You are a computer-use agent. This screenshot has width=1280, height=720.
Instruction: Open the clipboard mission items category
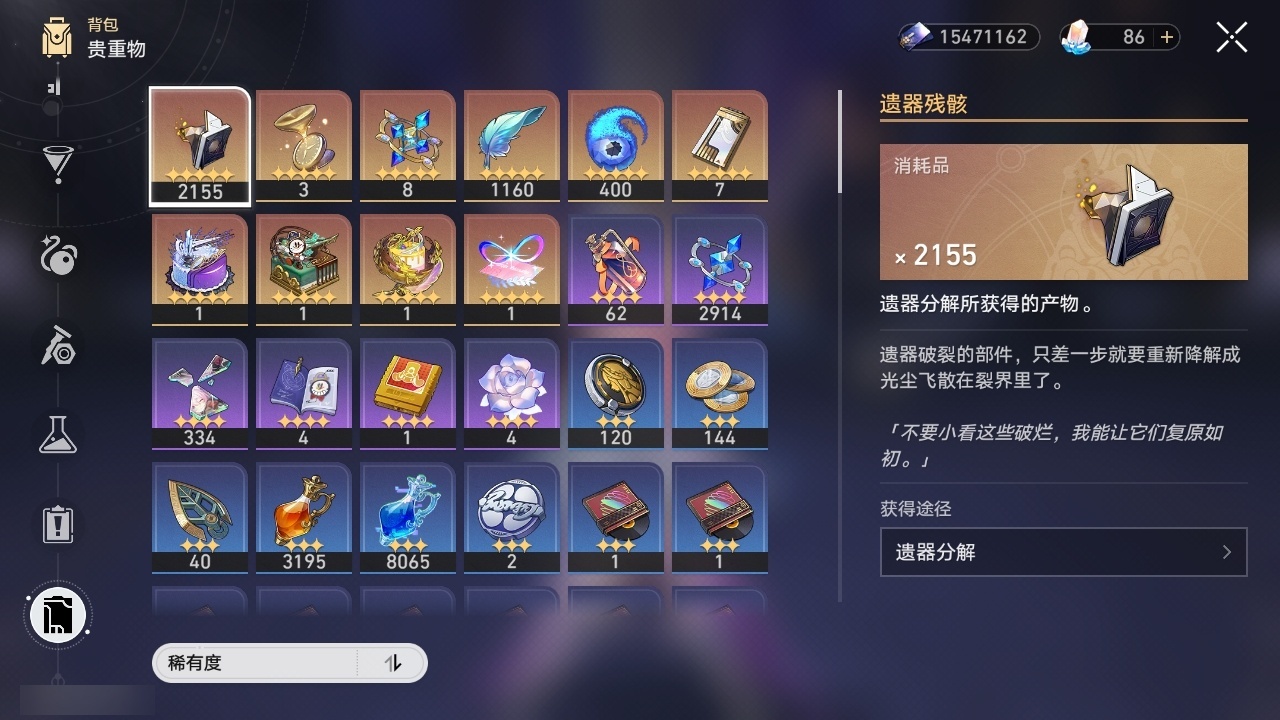click(x=57, y=525)
